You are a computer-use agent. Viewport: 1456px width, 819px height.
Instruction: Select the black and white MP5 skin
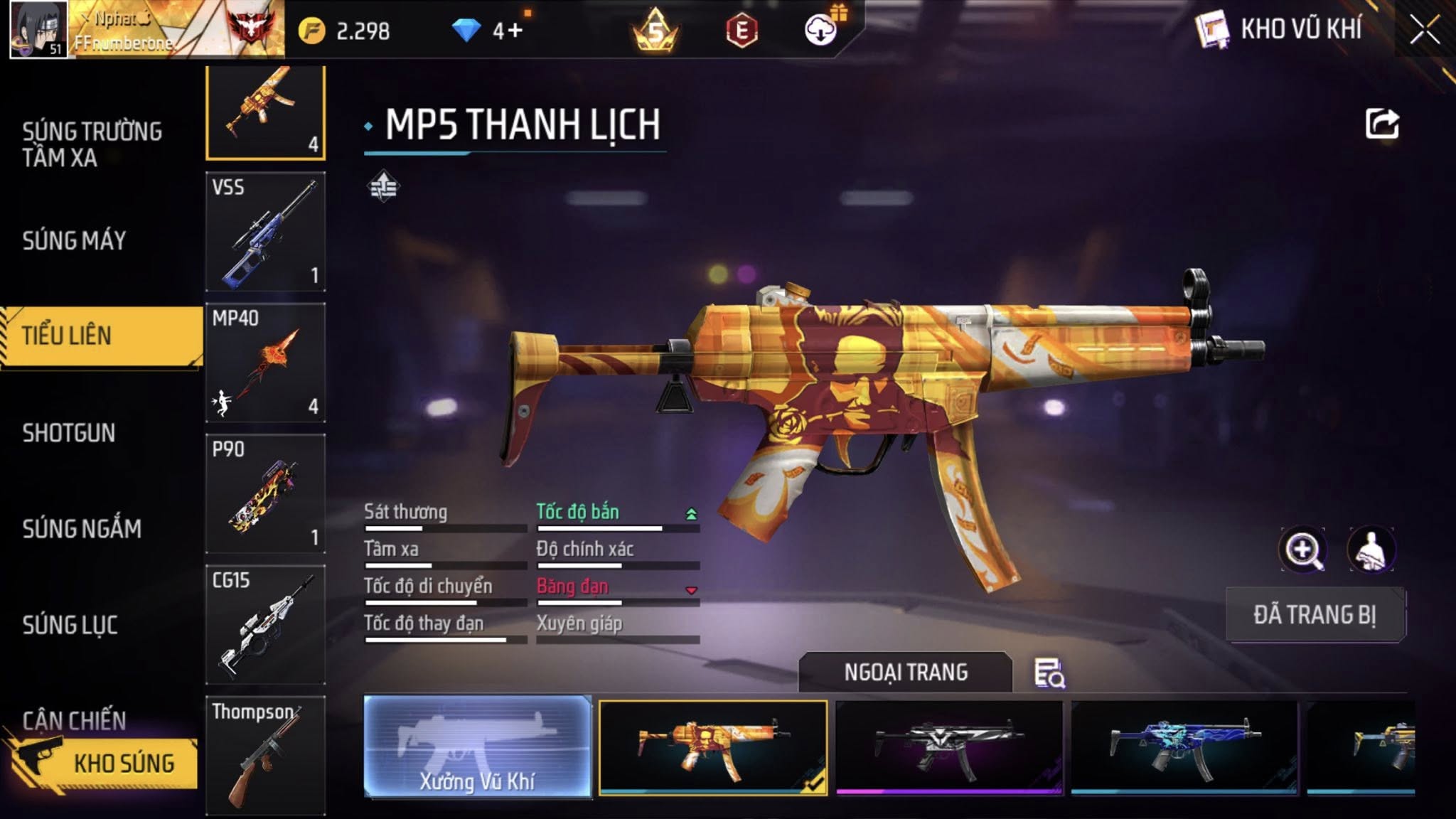pos(949,746)
